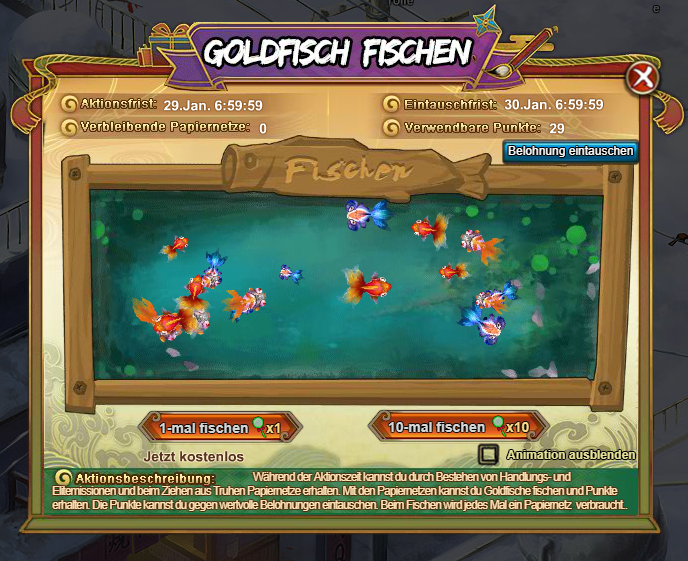Close the Goldfisch Fischen window
This screenshot has width=688, height=561.
[x=644, y=78]
